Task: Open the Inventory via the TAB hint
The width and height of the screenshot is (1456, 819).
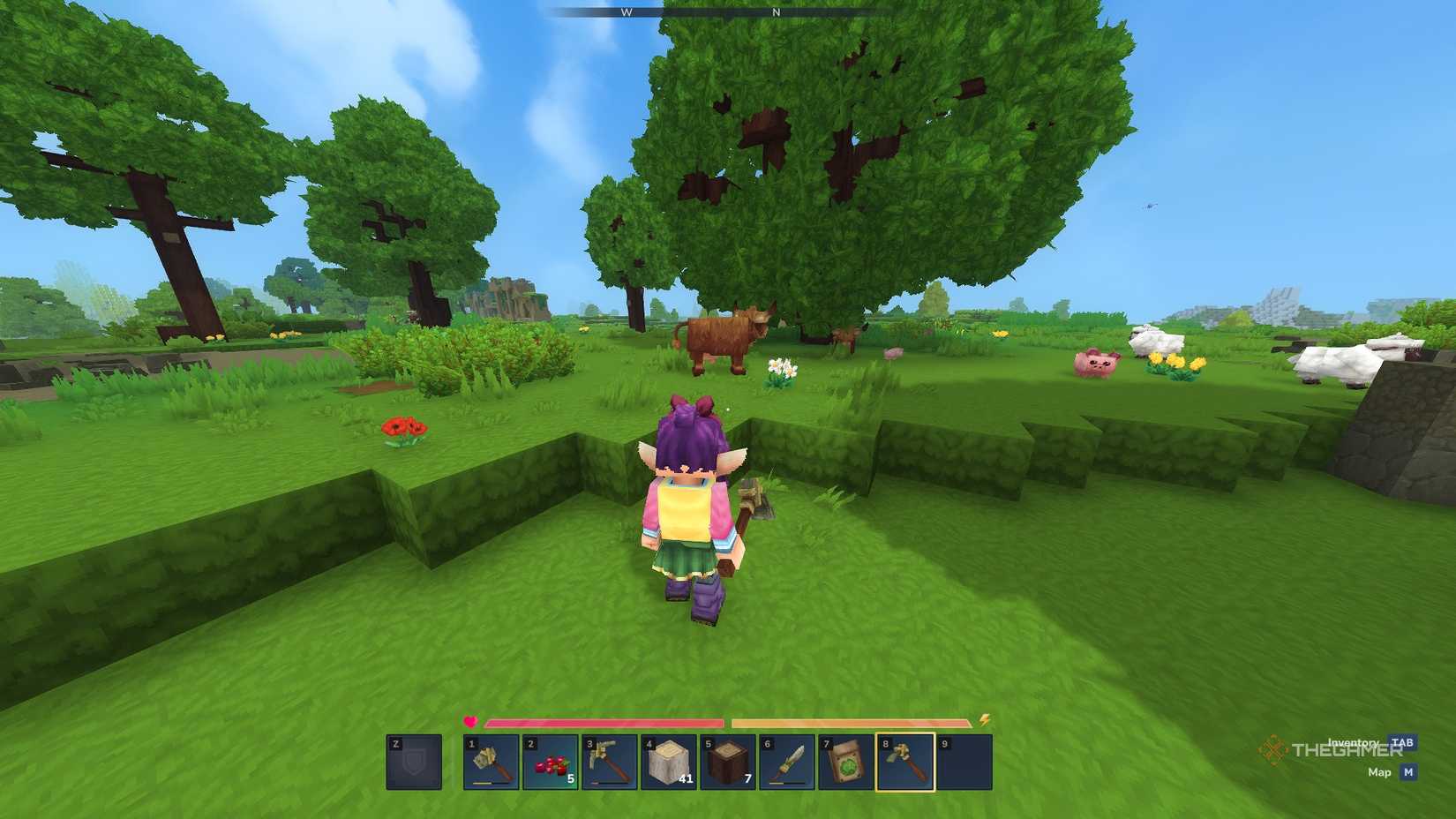Action: click(x=1352, y=743)
